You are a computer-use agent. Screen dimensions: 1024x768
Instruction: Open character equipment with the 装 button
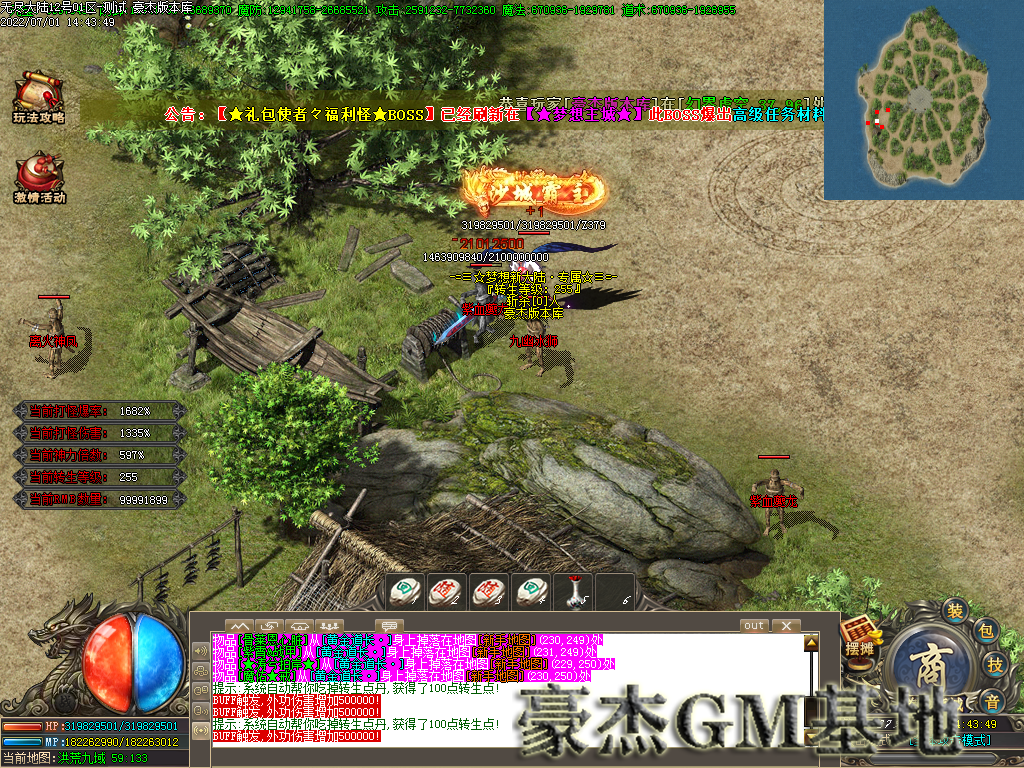955,611
